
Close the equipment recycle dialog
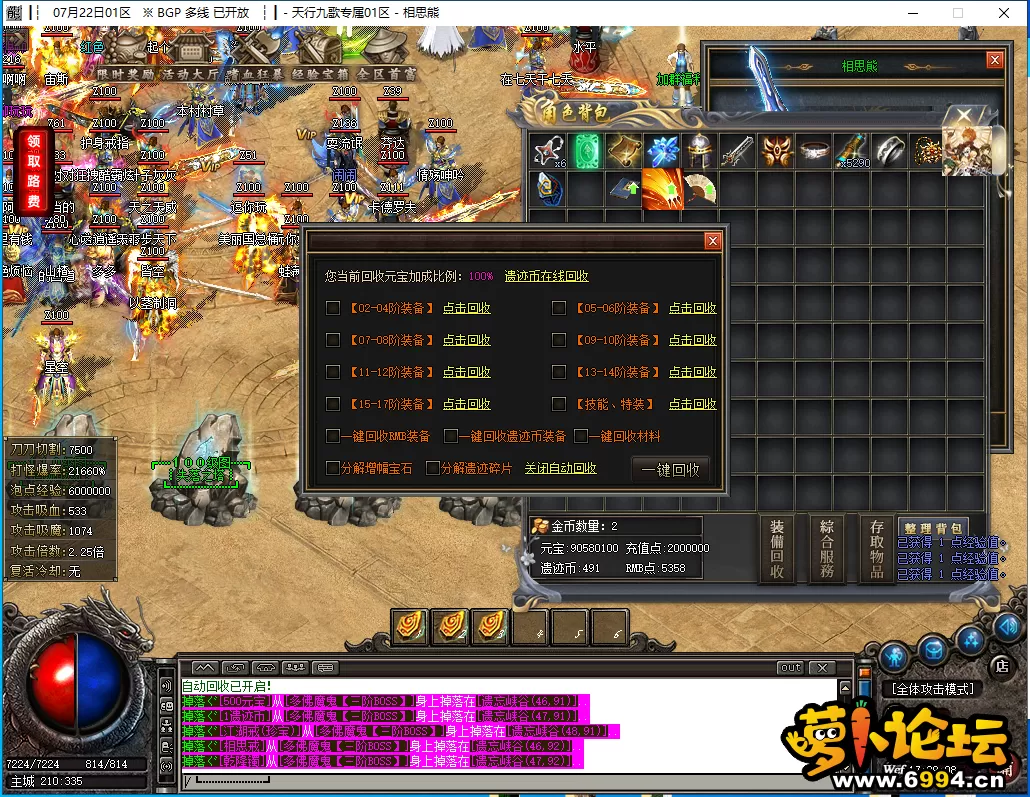pos(712,241)
